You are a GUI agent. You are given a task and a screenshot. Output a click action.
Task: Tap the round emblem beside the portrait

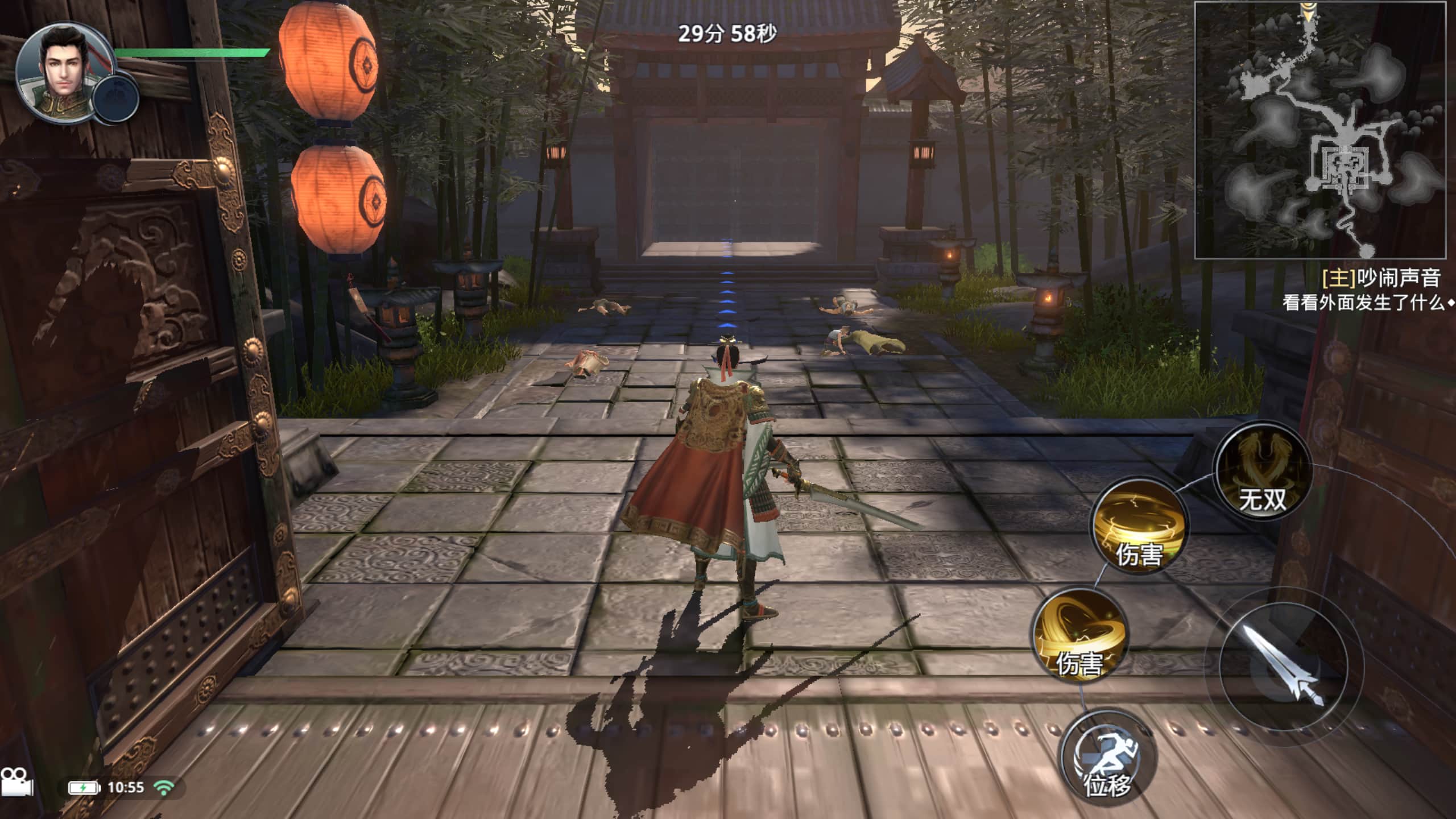click(x=116, y=99)
